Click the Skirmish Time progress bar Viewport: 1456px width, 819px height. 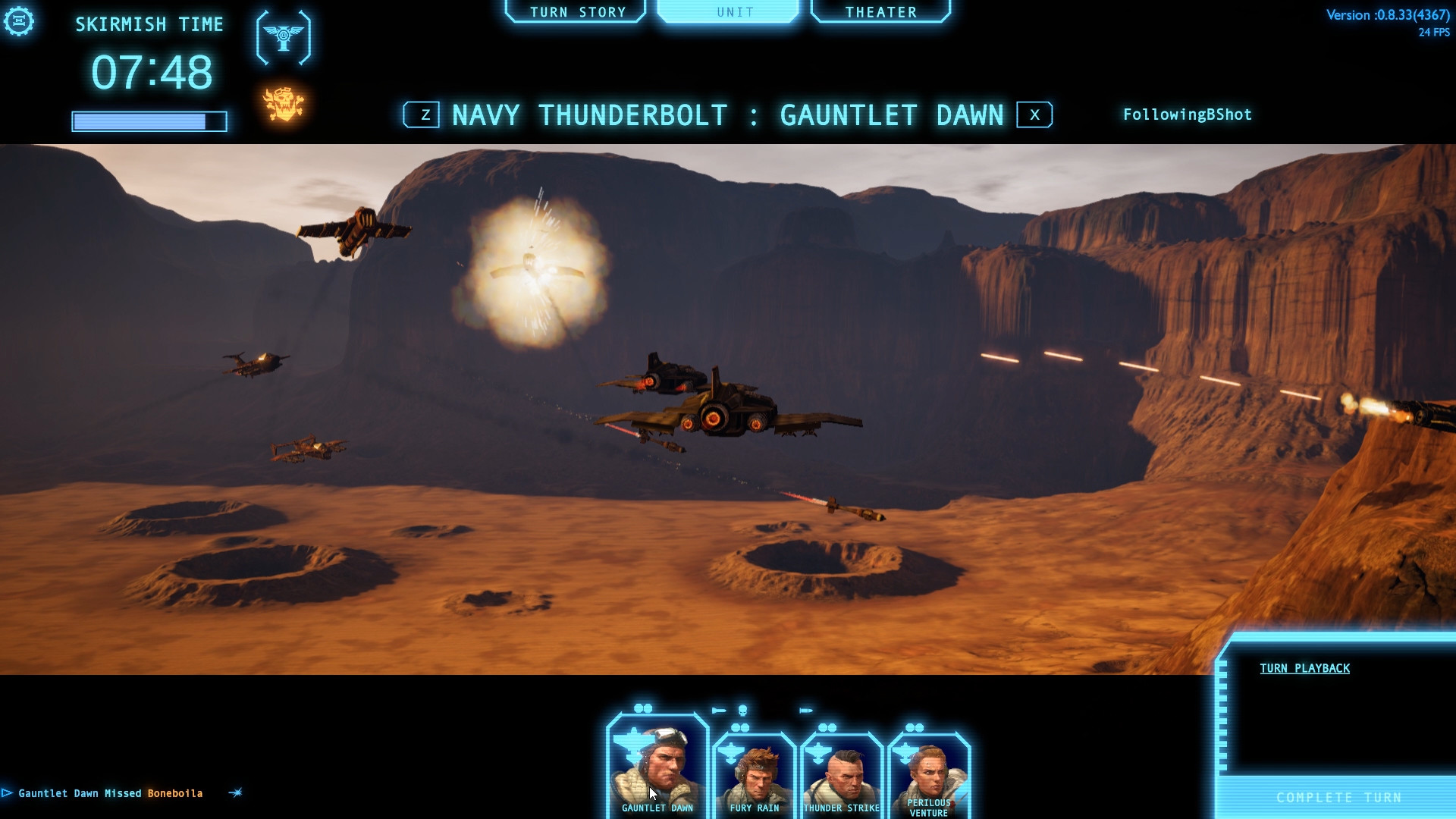[149, 120]
